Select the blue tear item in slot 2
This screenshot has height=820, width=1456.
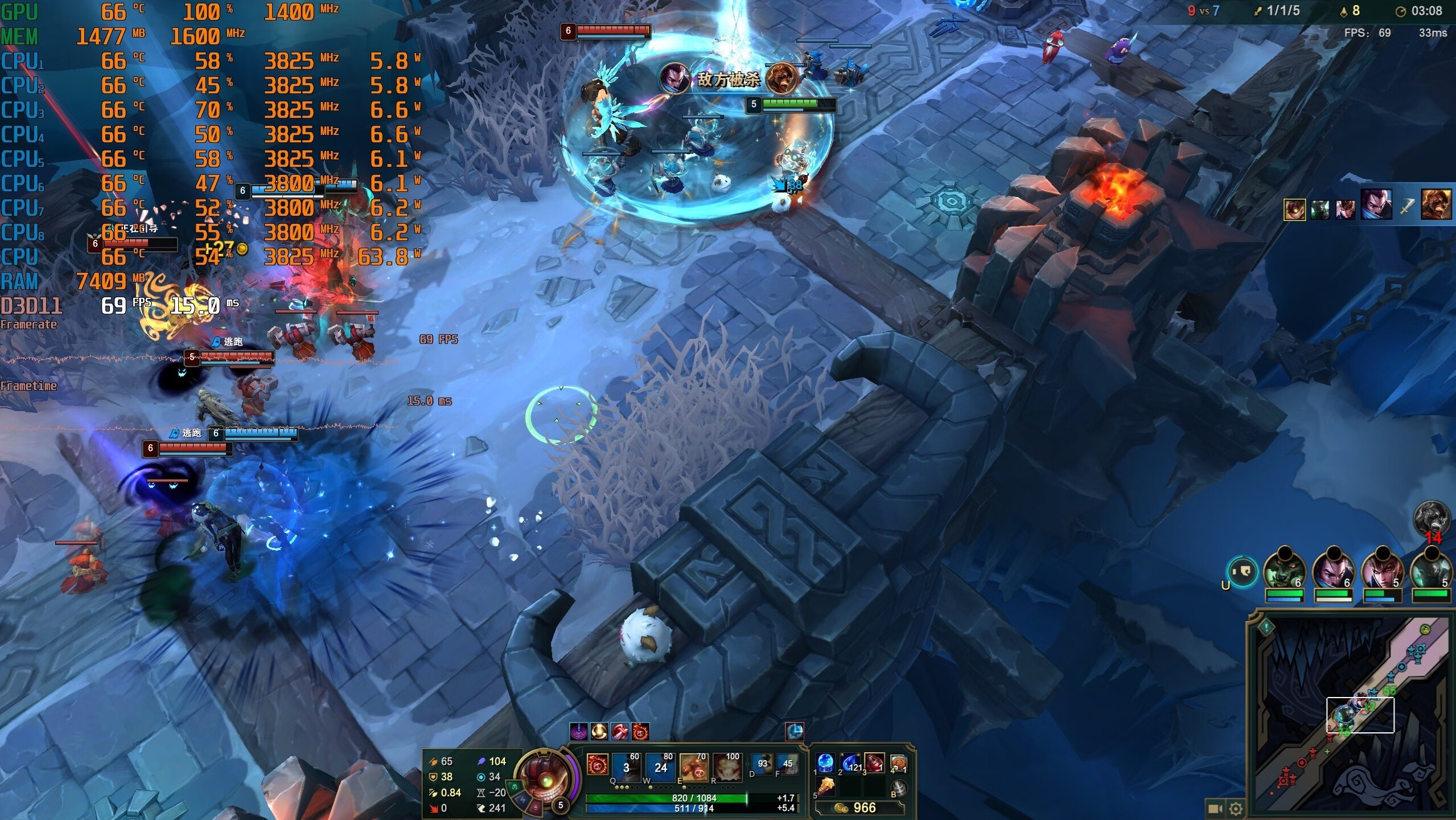(x=850, y=763)
